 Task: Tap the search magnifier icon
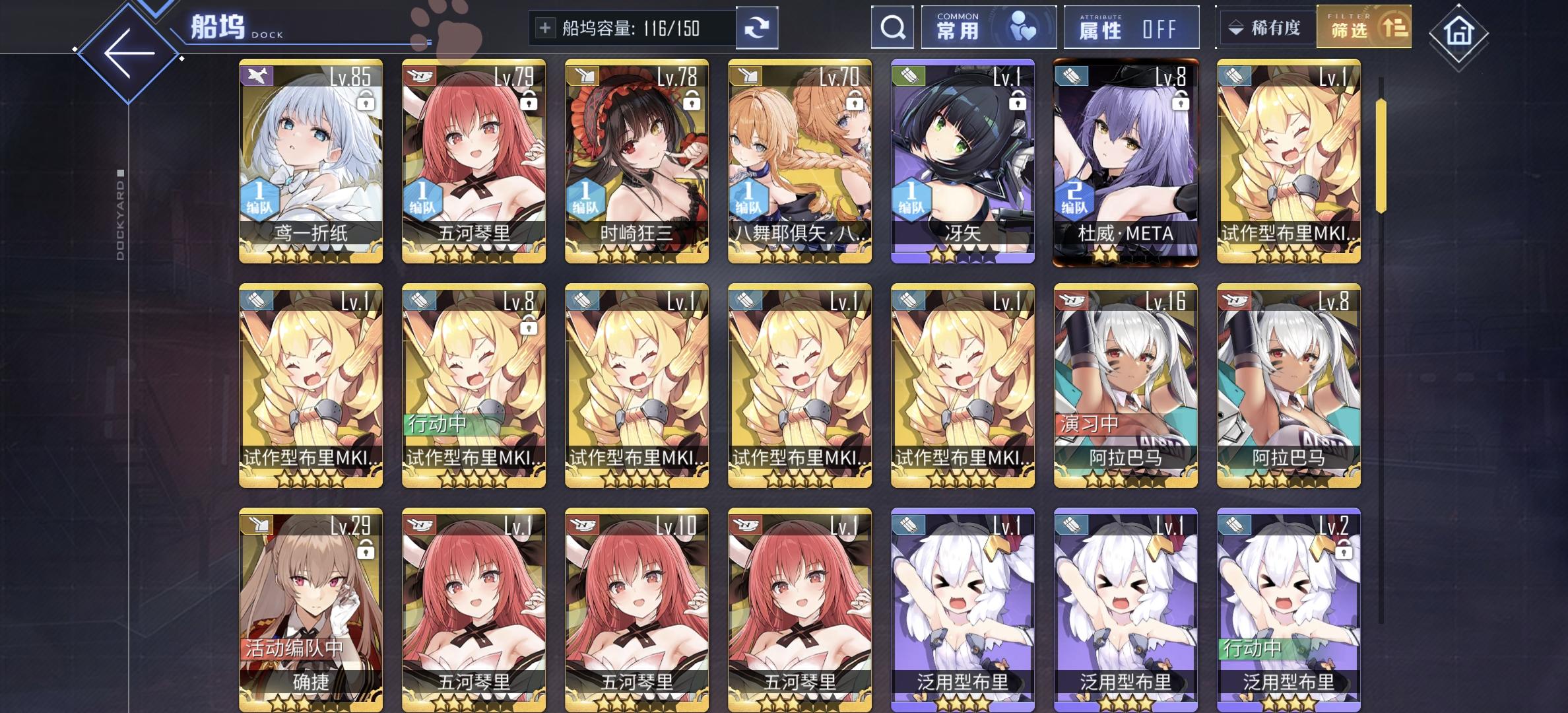click(x=893, y=28)
